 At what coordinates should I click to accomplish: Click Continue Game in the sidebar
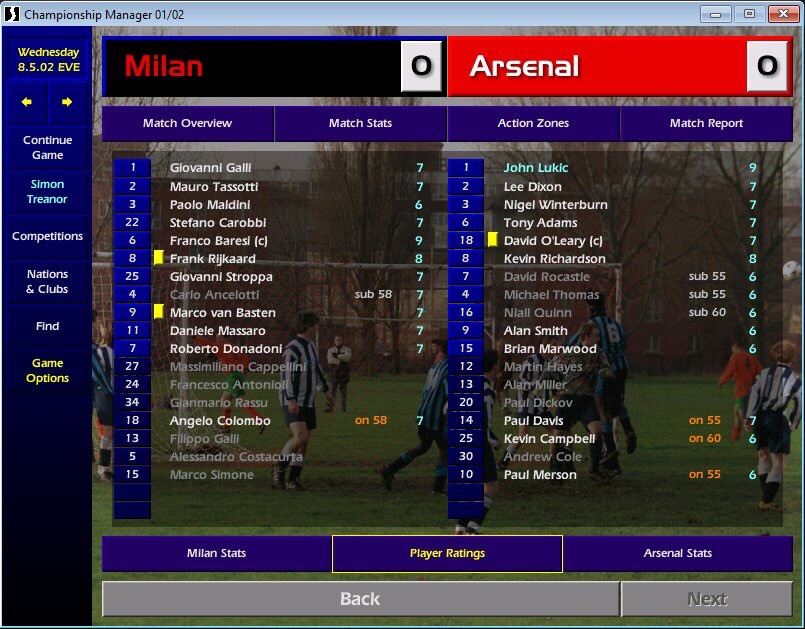tap(47, 148)
